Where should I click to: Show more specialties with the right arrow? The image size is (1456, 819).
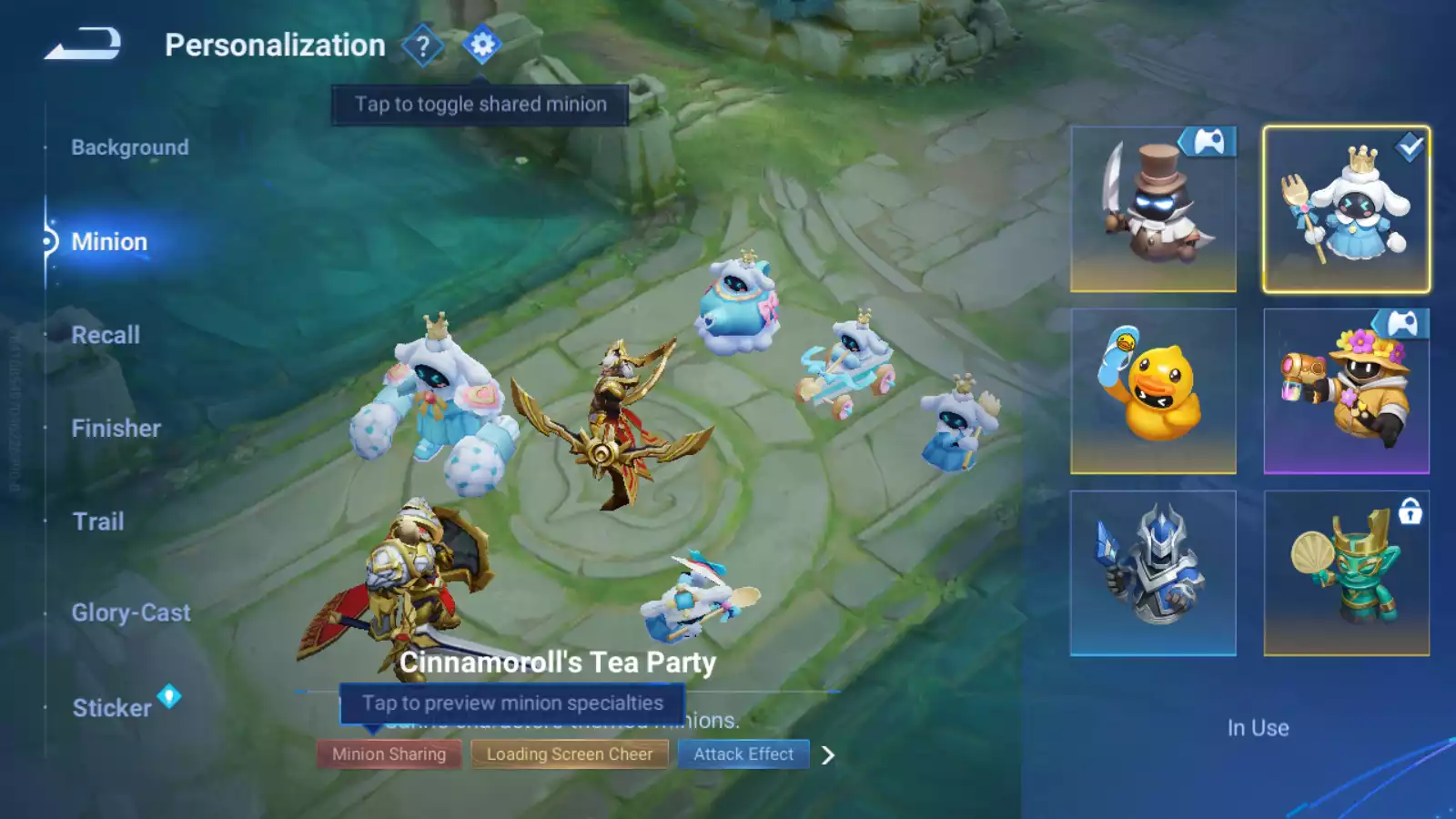coord(827,755)
